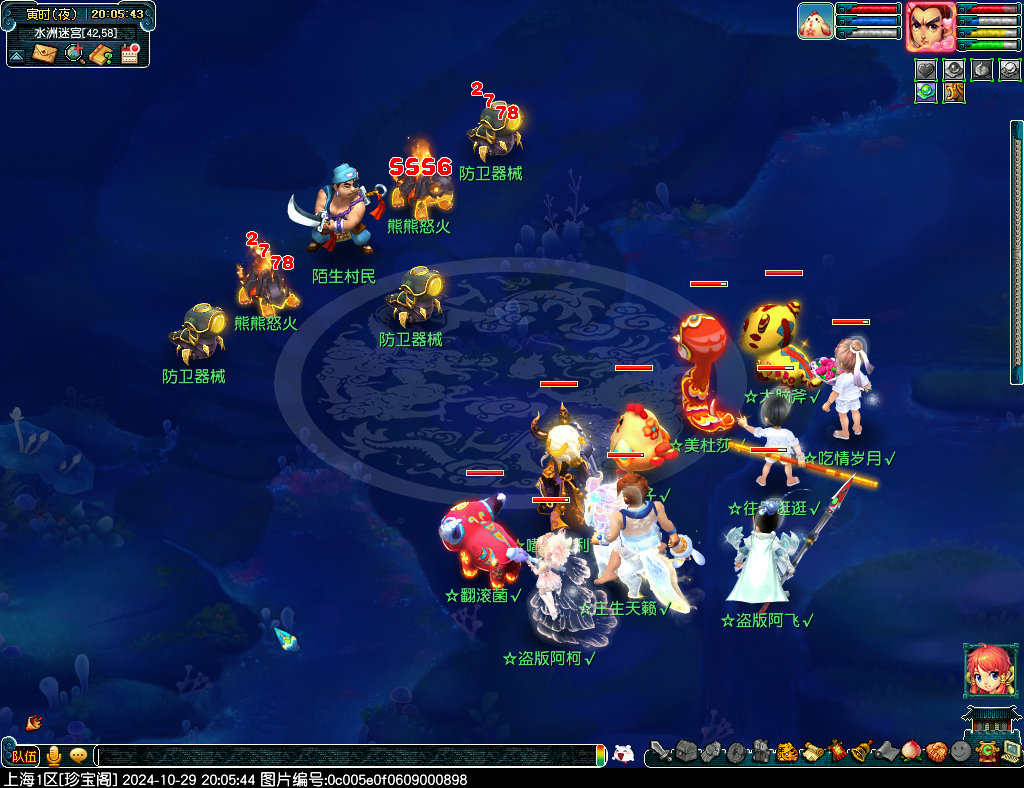Open the chat emoji speech bubble
The width and height of the screenshot is (1024, 788).
pos(78,756)
